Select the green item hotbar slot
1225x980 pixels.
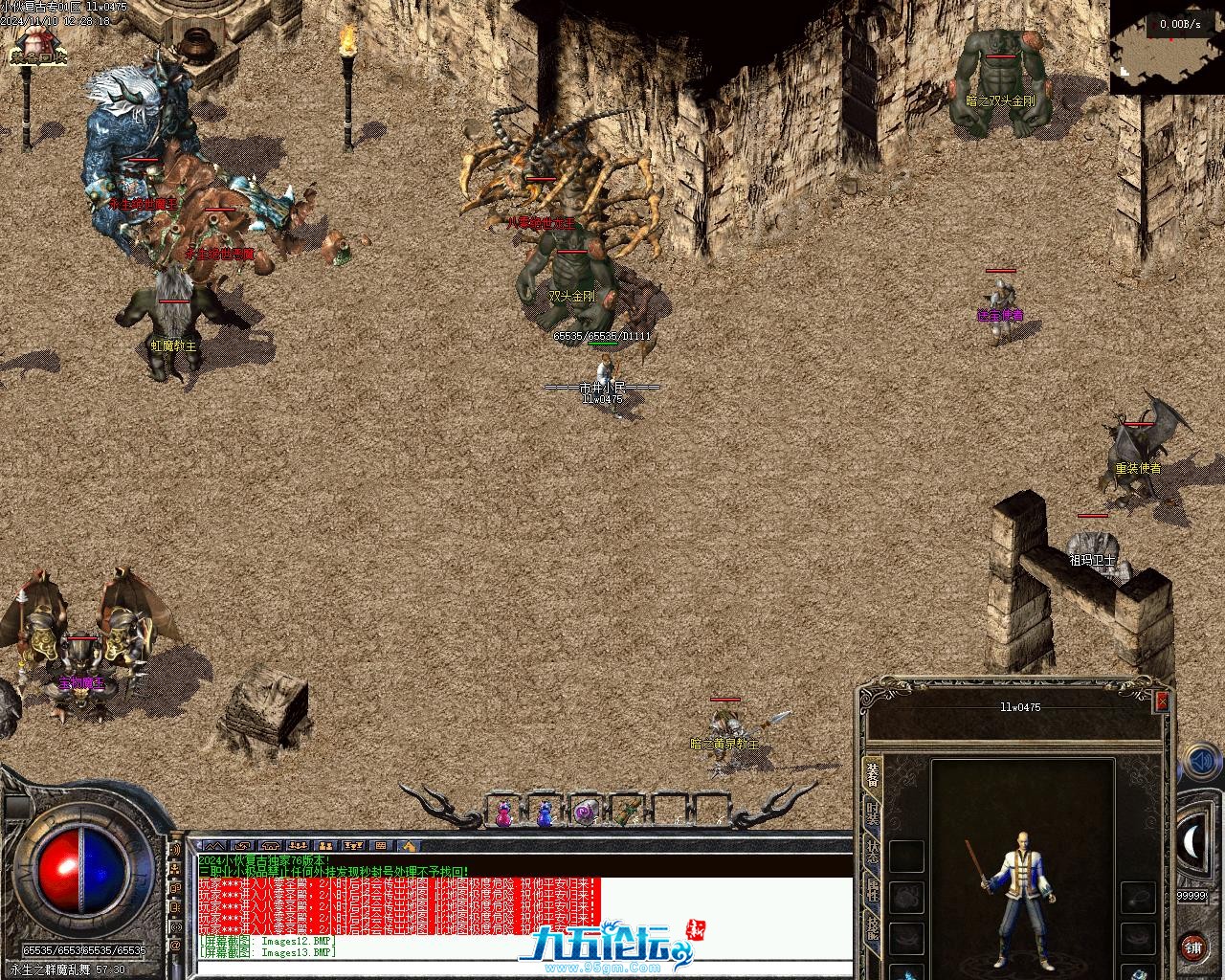pos(627,813)
